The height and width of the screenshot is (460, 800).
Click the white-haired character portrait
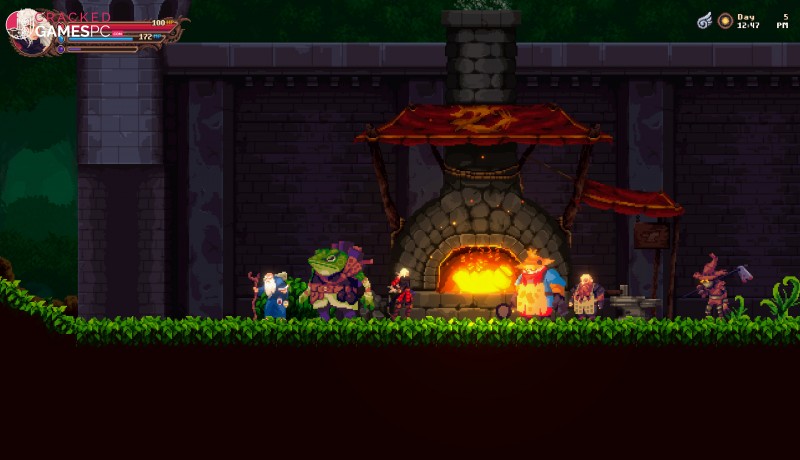tap(22, 29)
